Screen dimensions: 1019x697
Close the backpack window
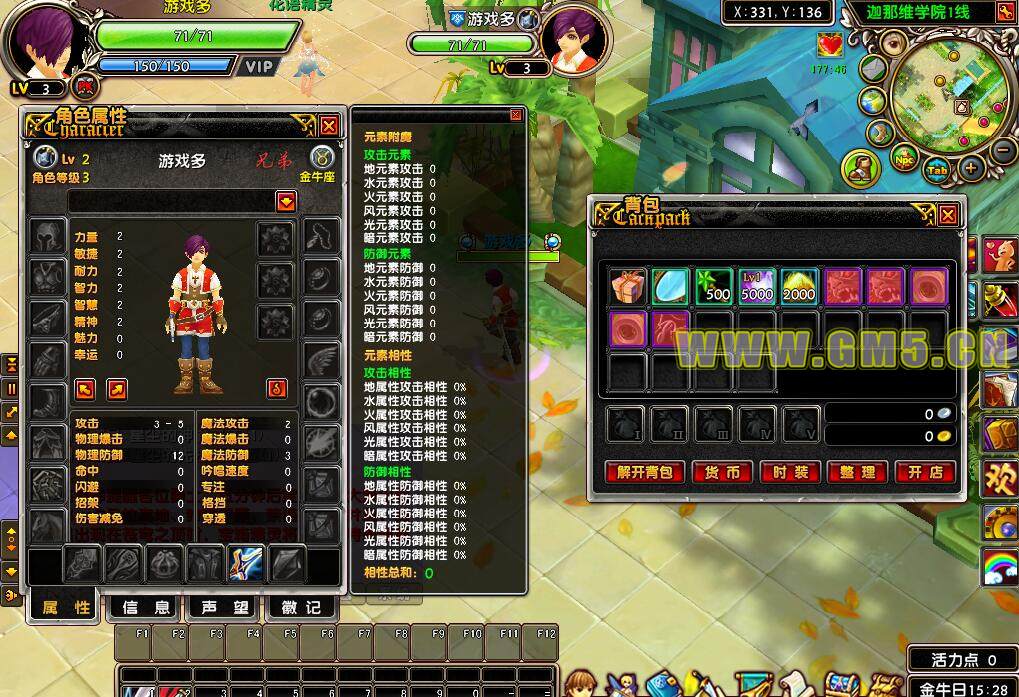point(947,214)
